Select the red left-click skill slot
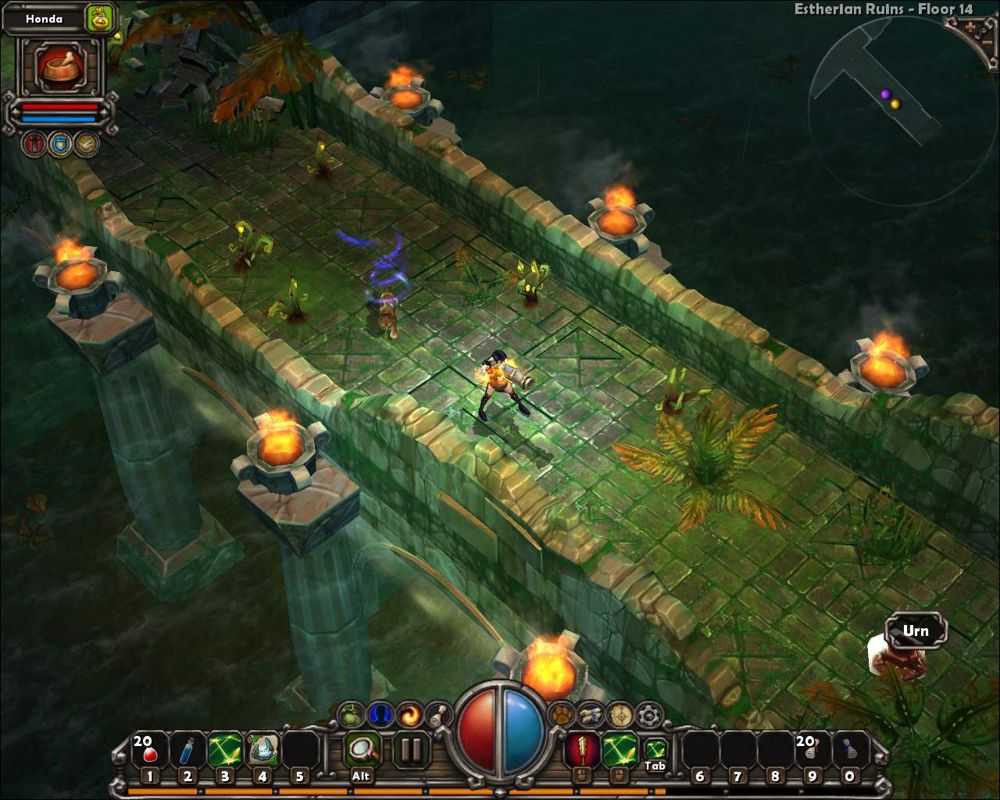This screenshot has width=1000, height=800. (x=580, y=749)
